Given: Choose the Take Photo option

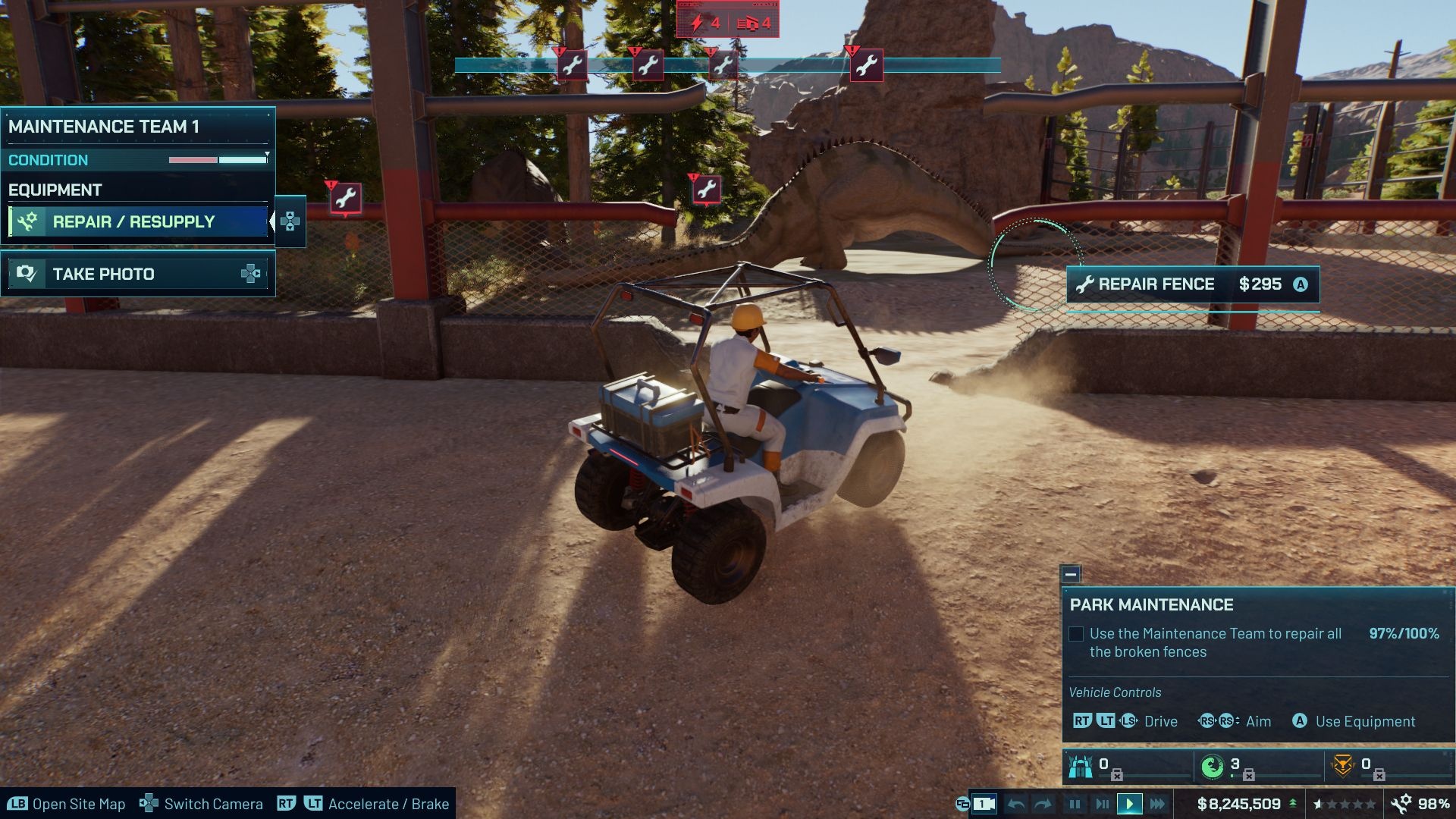Looking at the screenshot, I should (x=138, y=274).
